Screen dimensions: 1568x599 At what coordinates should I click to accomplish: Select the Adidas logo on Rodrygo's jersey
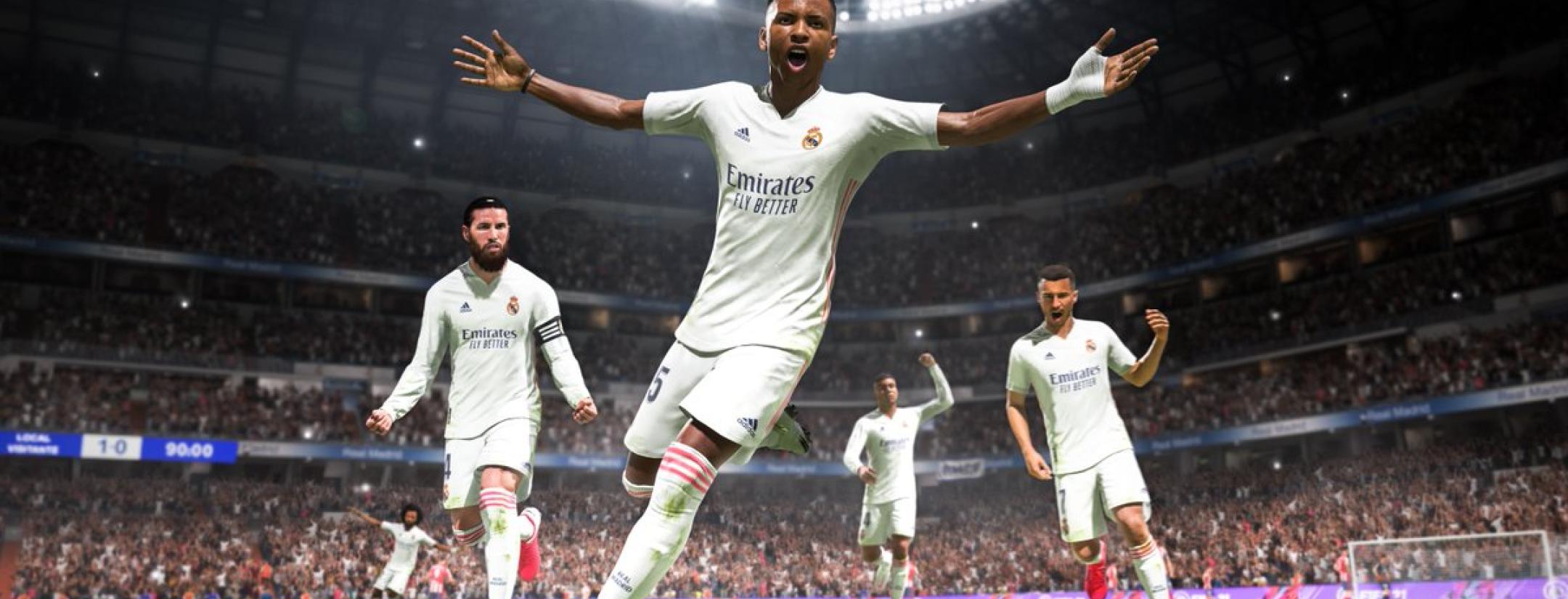743,133
